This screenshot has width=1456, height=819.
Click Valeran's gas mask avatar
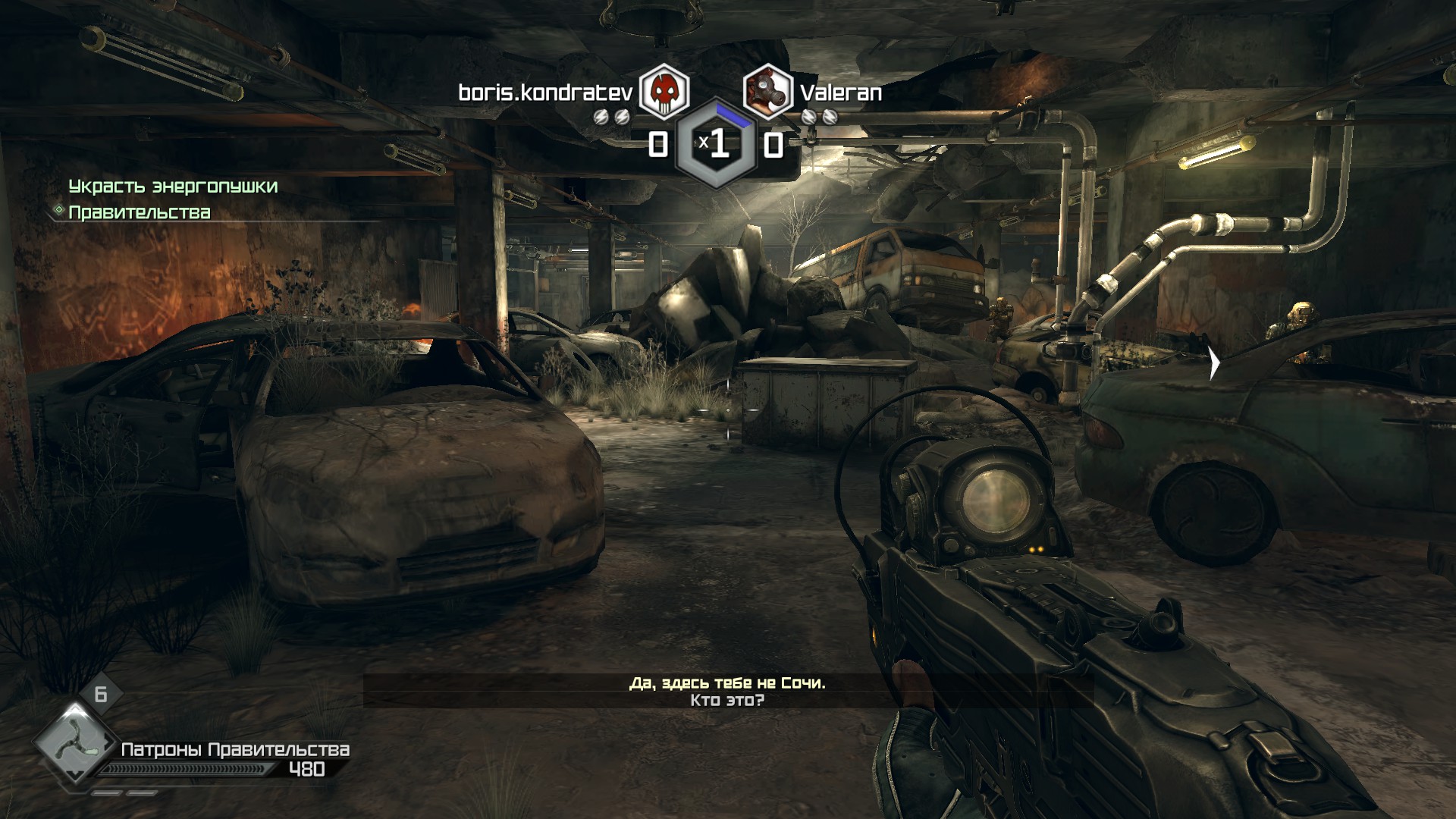[767, 91]
